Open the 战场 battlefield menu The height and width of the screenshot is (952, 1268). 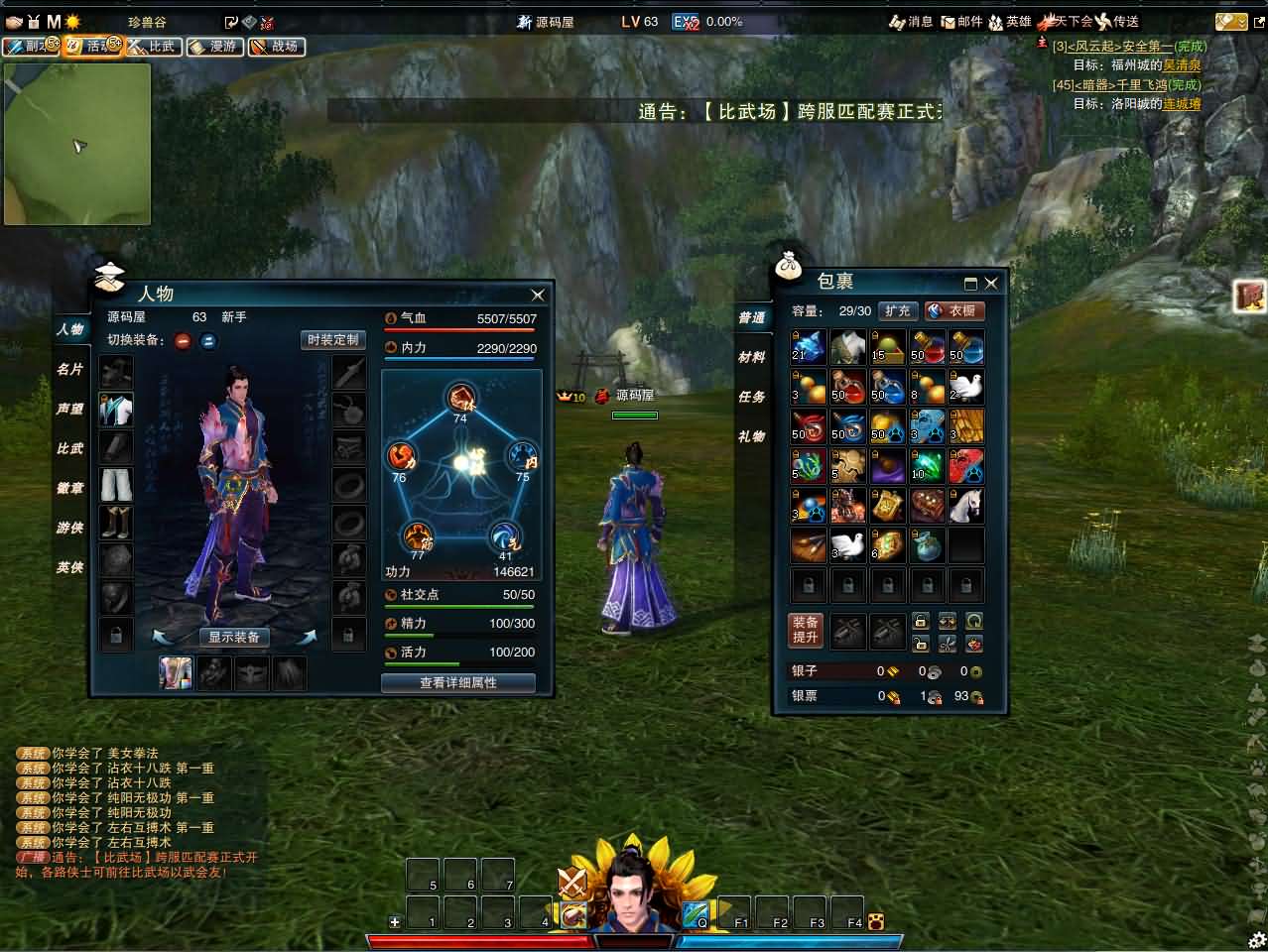(x=277, y=46)
